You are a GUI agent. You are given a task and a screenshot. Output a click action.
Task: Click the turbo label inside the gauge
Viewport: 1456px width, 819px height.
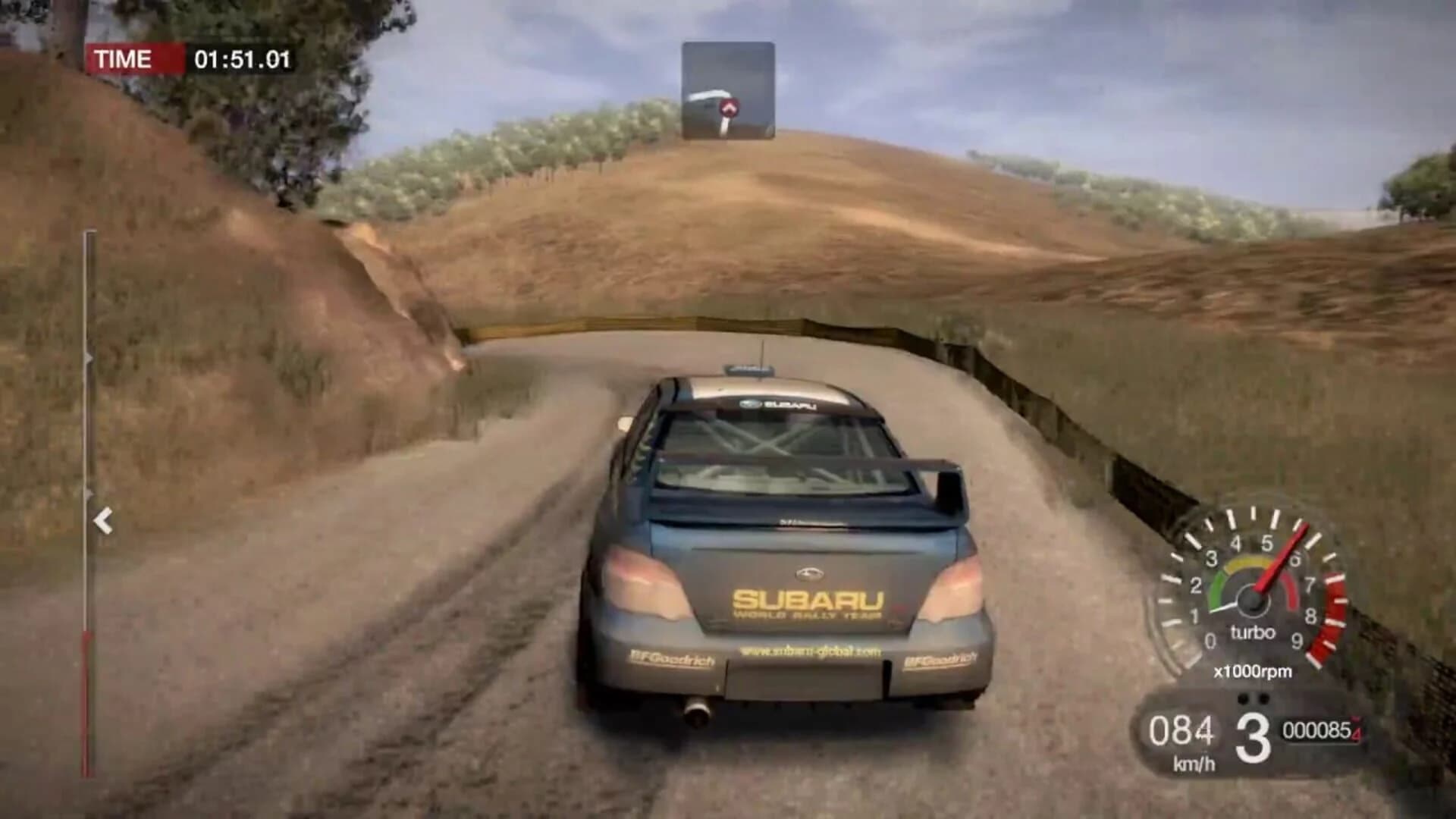(x=1252, y=632)
